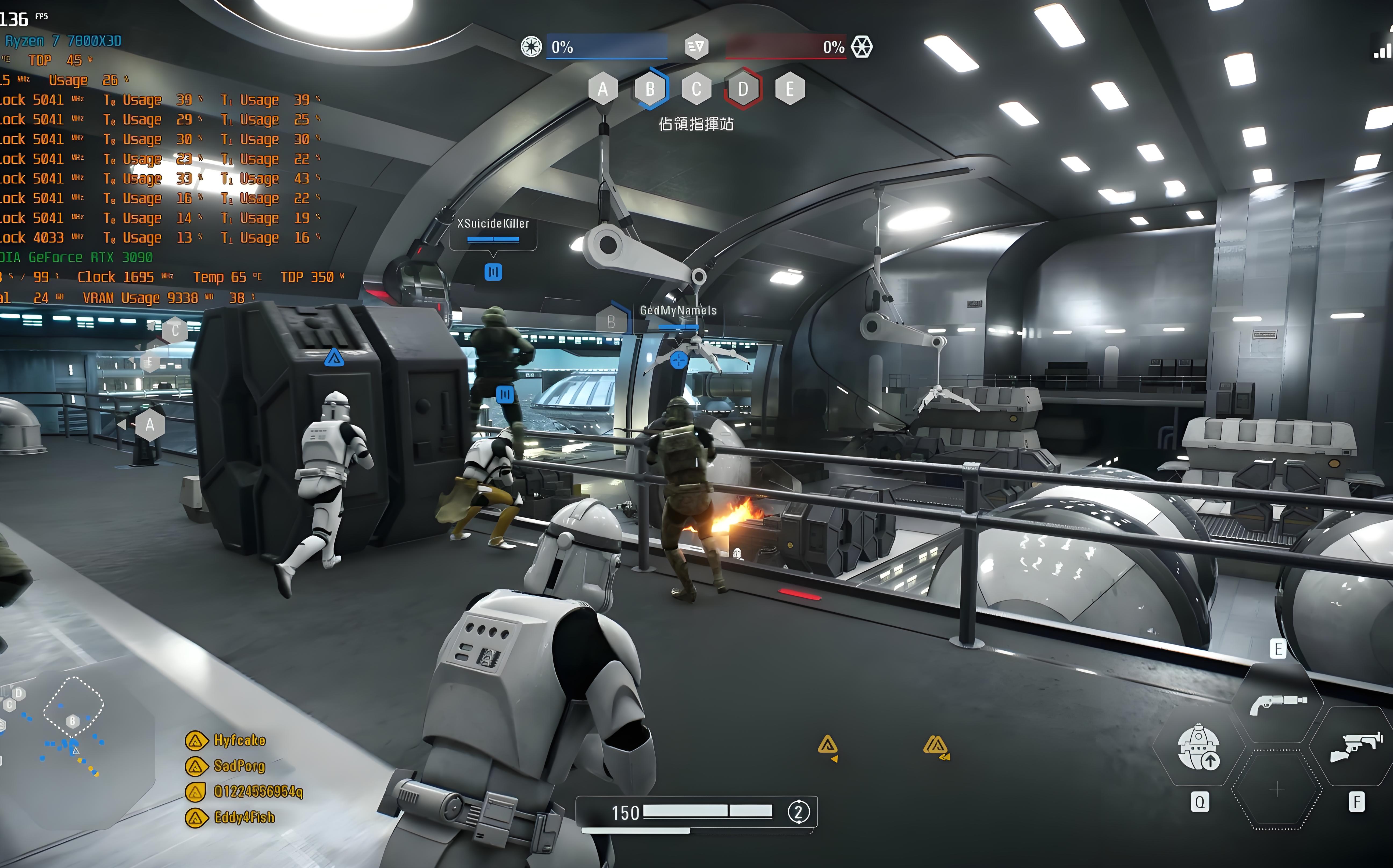
Task: Select command post C in the top objective row
Action: click(x=696, y=89)
